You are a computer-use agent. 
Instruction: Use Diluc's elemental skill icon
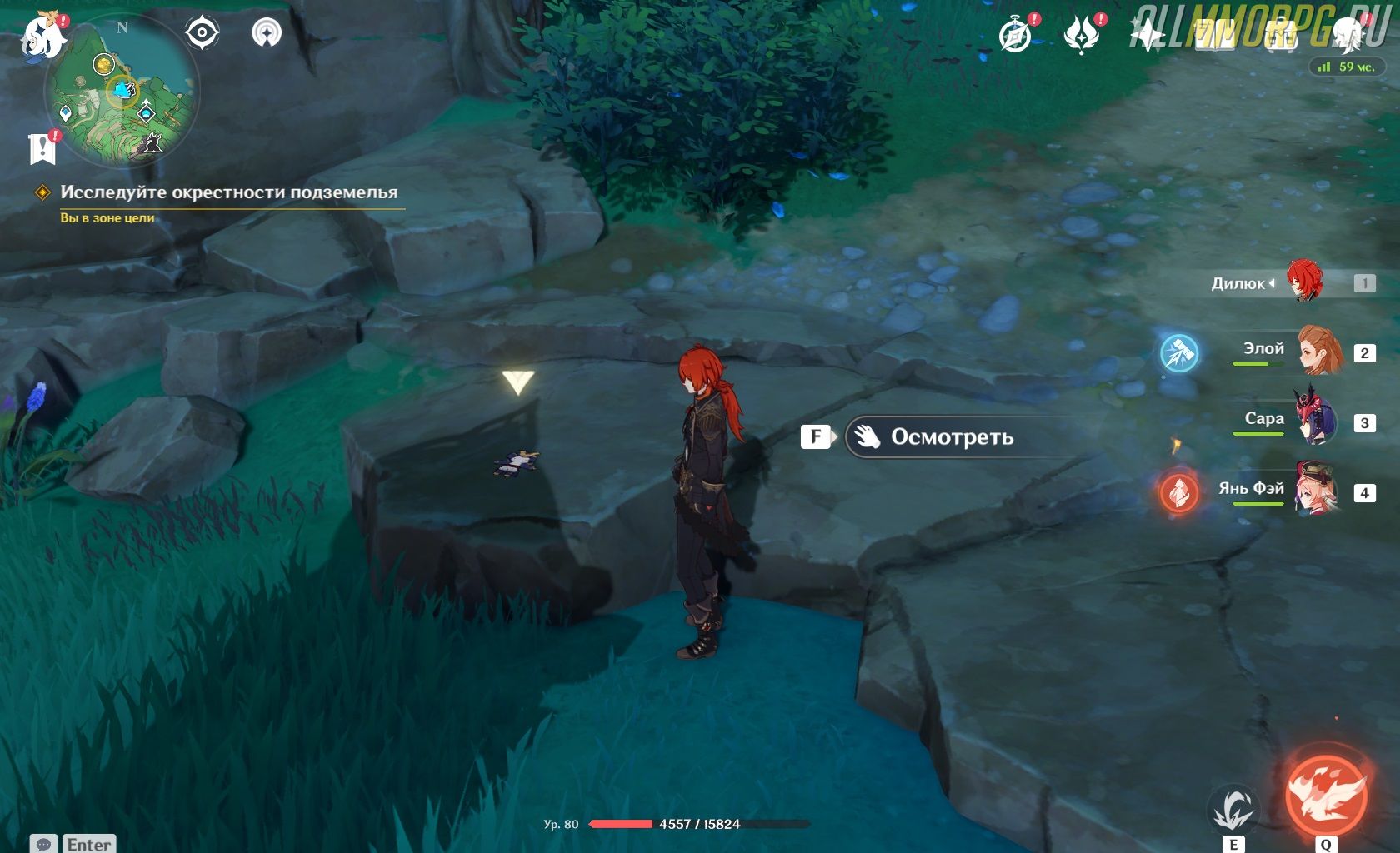point(1233,808)
